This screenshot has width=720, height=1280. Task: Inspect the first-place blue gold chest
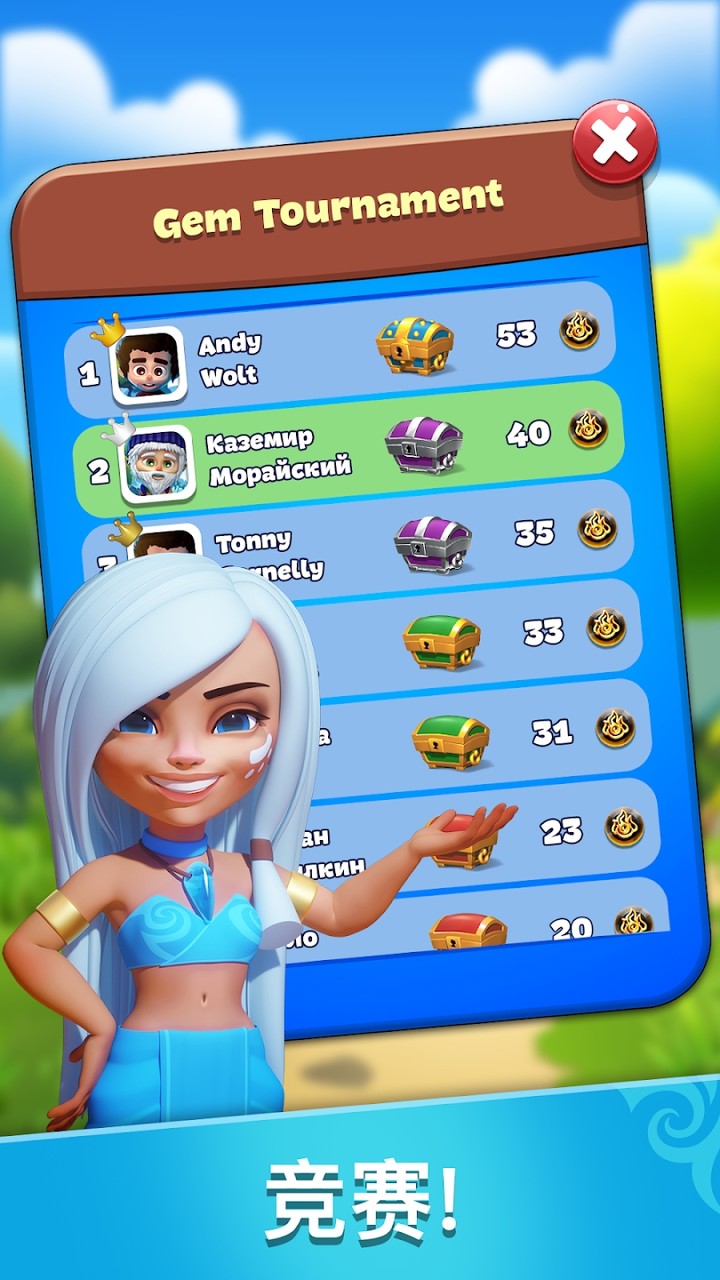click(x=414, y=343)
